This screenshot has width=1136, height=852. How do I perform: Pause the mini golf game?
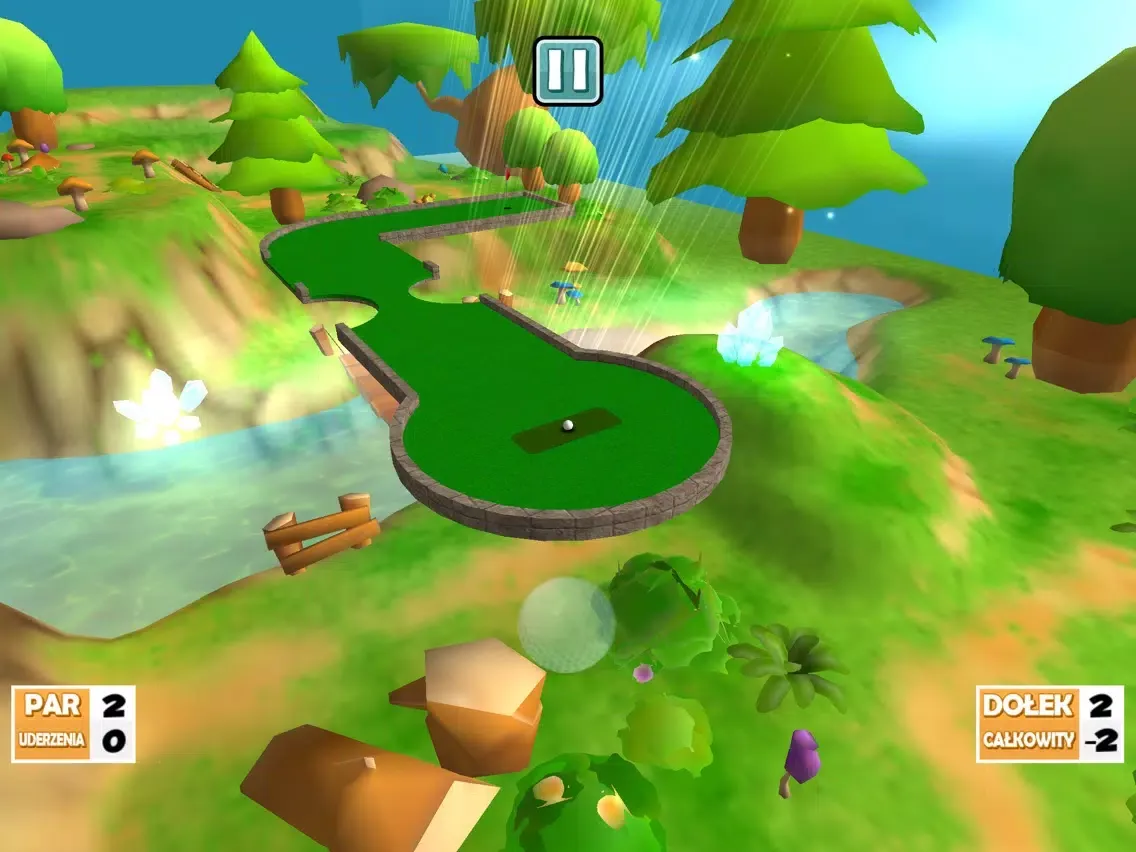coord(567,71)
